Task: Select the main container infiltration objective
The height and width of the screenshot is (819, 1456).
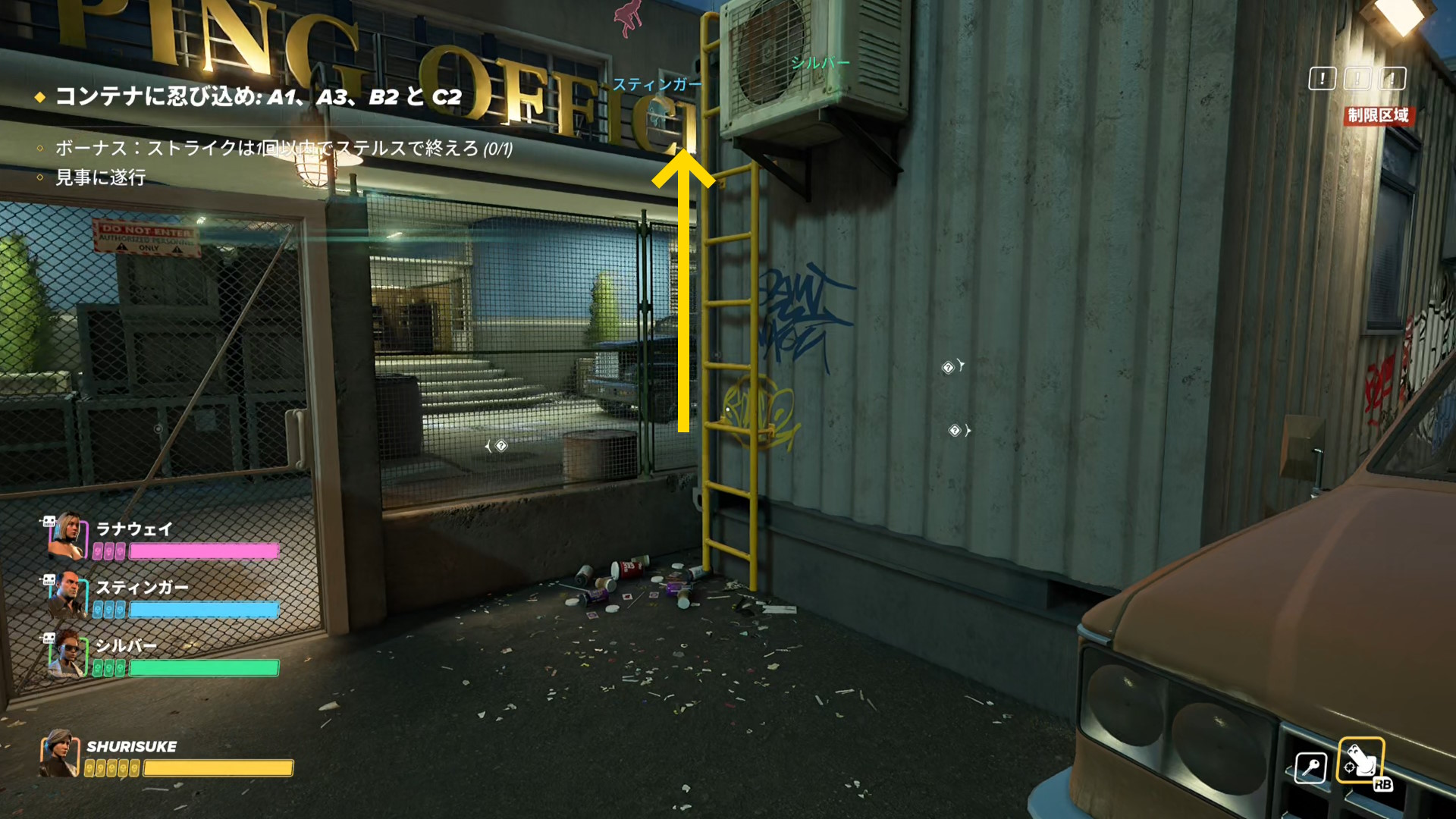Action: (x=258, y=97)
